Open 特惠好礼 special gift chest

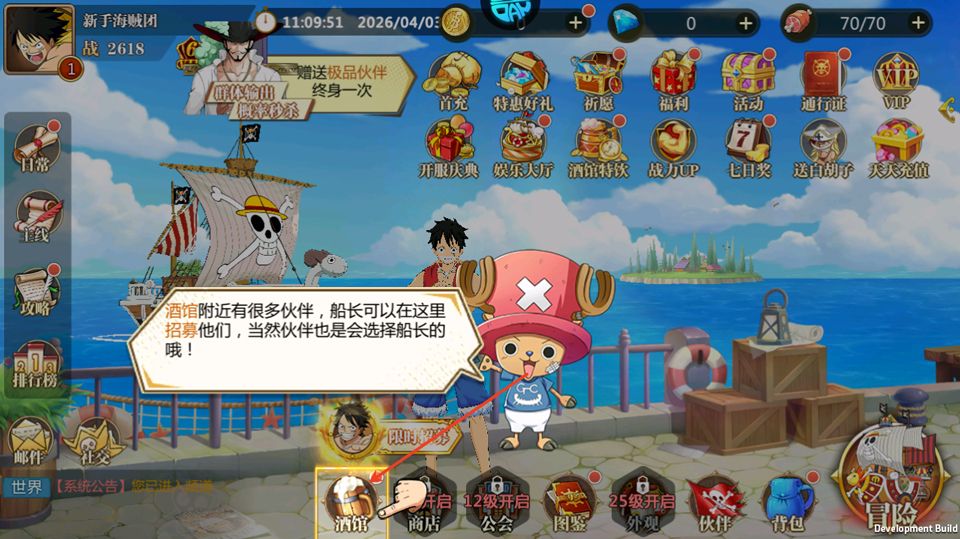[523, 78]
